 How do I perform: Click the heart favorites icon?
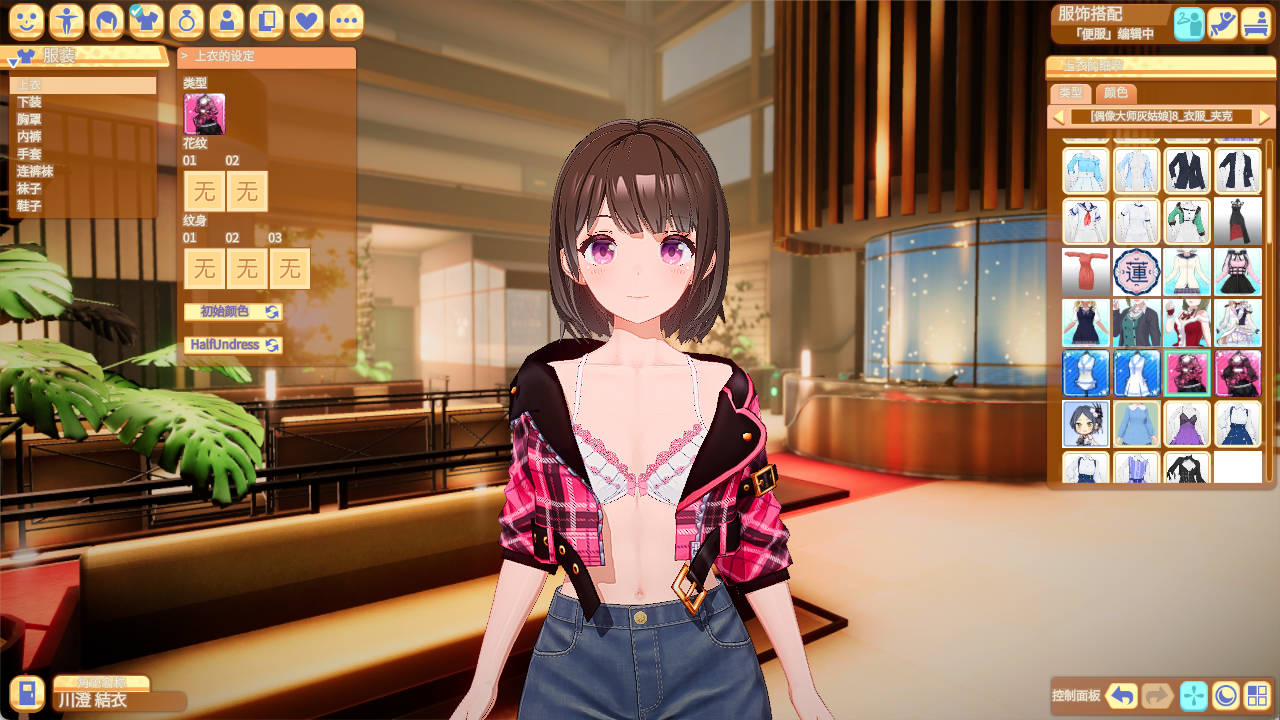[x=306, y=20]
